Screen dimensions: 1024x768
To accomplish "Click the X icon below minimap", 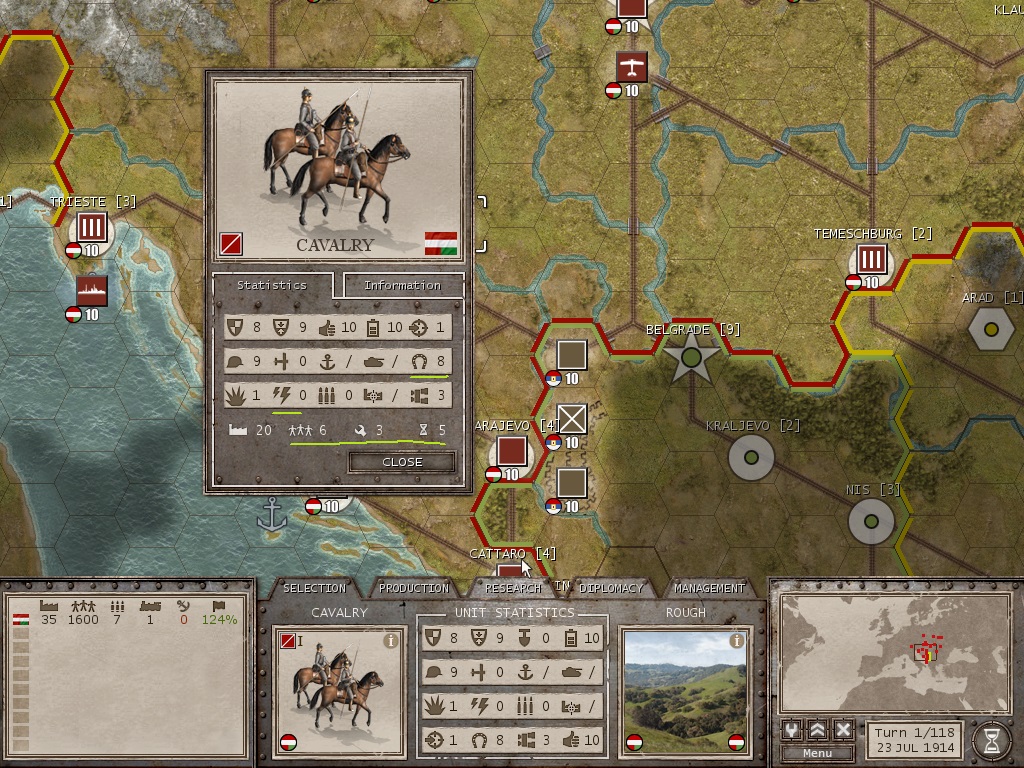I will pos(843,730).
